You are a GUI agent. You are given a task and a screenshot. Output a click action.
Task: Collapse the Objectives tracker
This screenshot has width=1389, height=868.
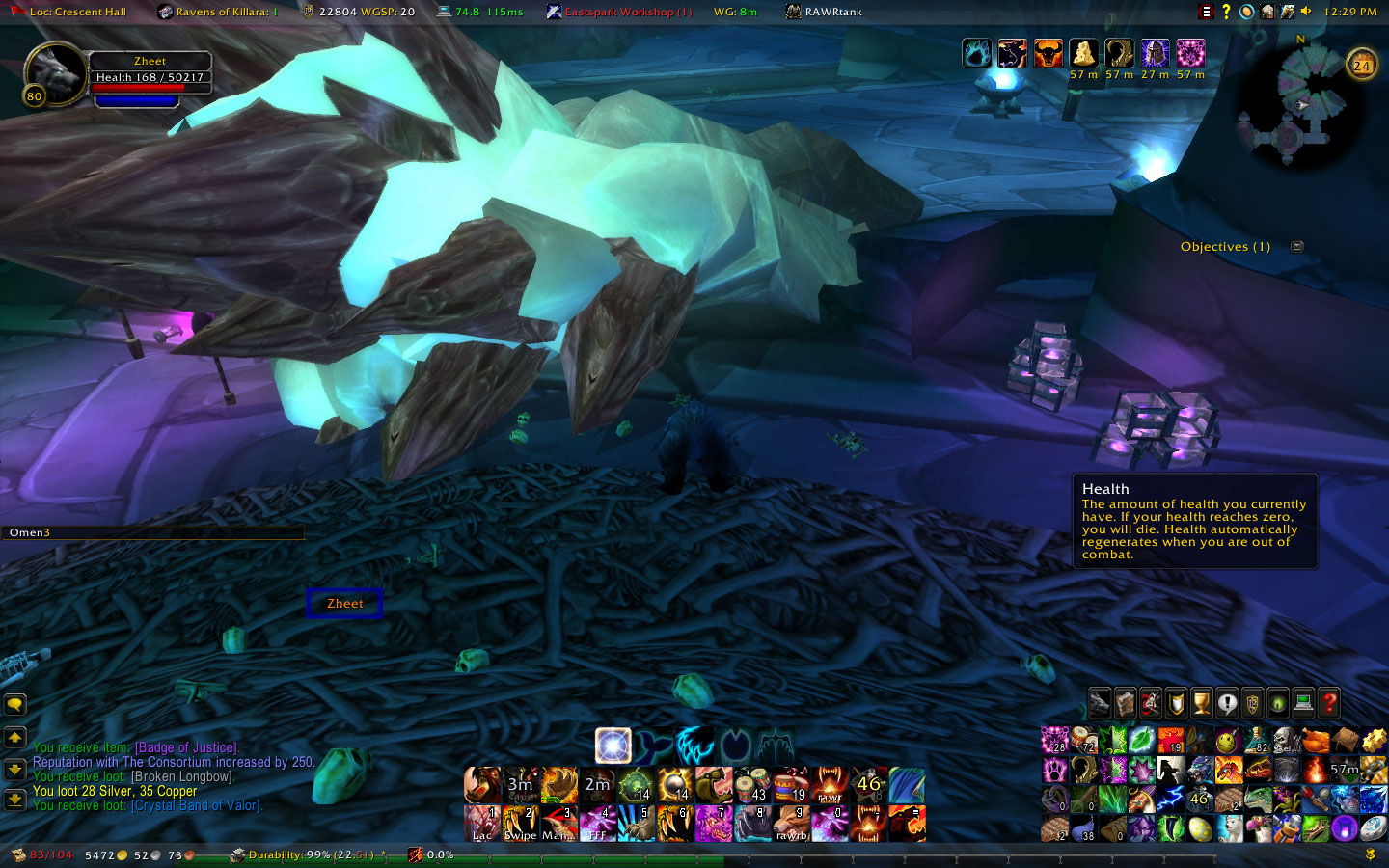[x=1297, y=246]
